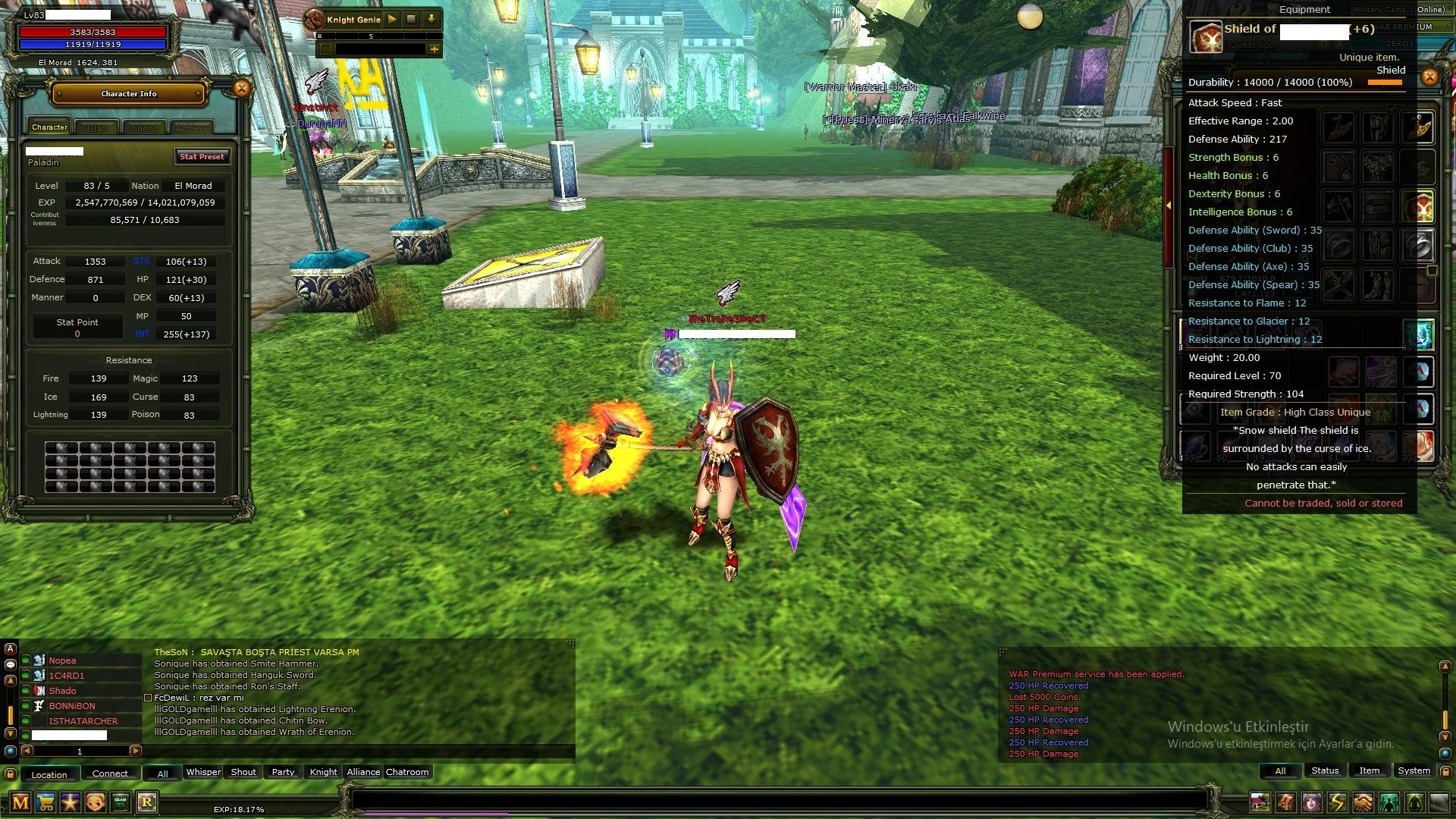Start the Knight Genie with the play button
Viewport: 1456px width, 819px height.
click(392, 20)
